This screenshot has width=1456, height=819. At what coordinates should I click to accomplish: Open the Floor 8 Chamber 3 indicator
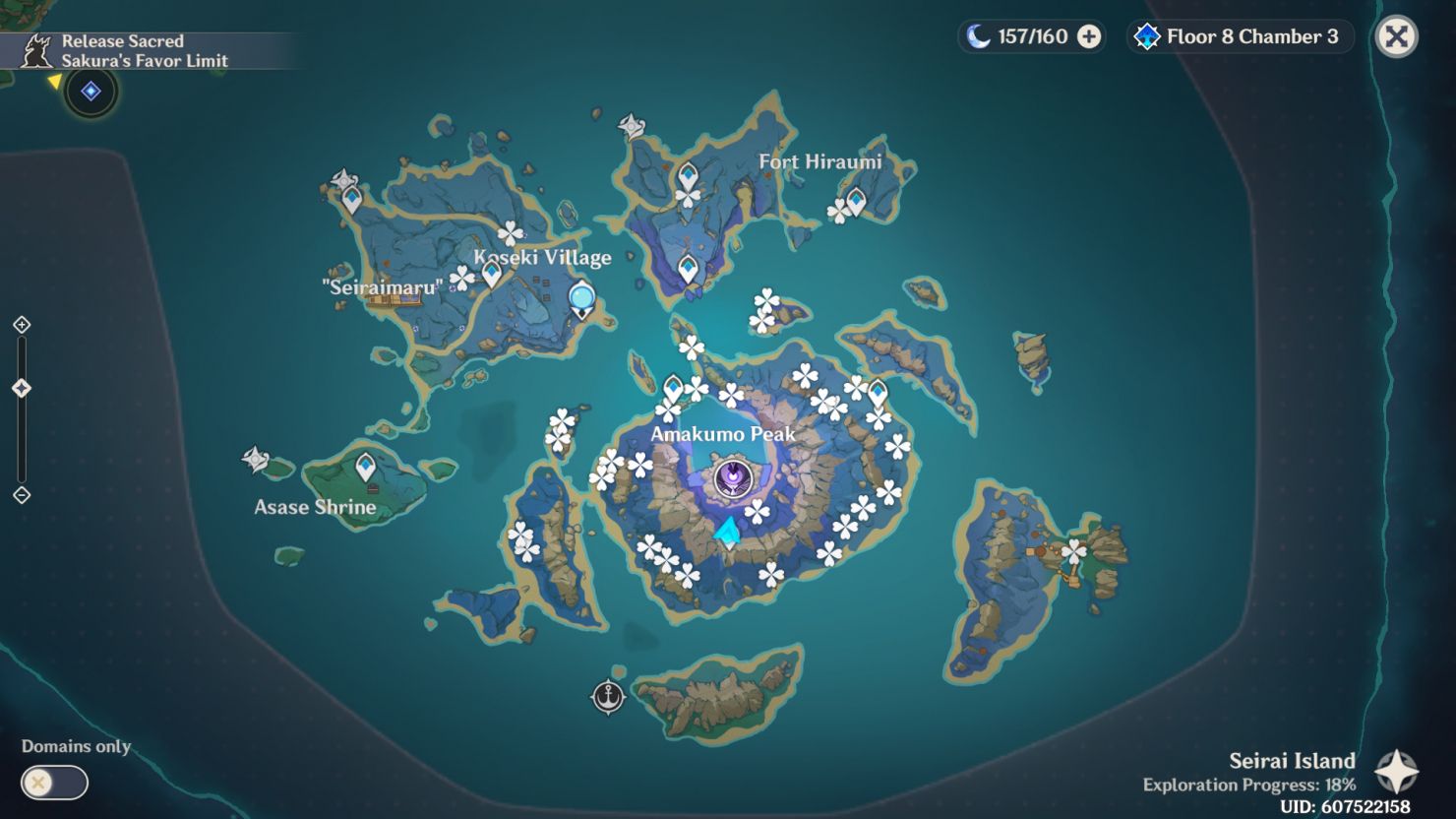click(x=1239, y=37)
